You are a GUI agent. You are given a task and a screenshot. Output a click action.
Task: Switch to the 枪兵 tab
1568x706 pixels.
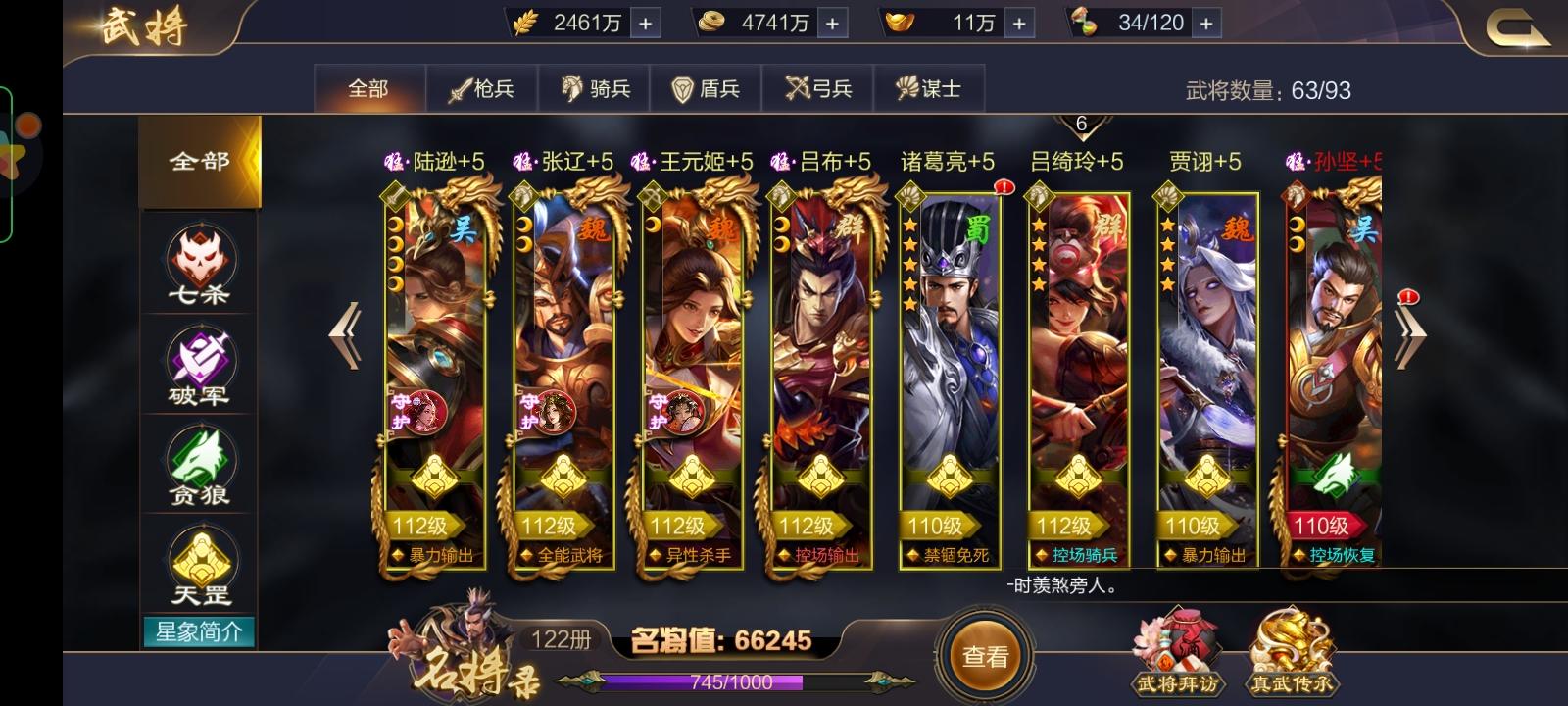point(482,87)
